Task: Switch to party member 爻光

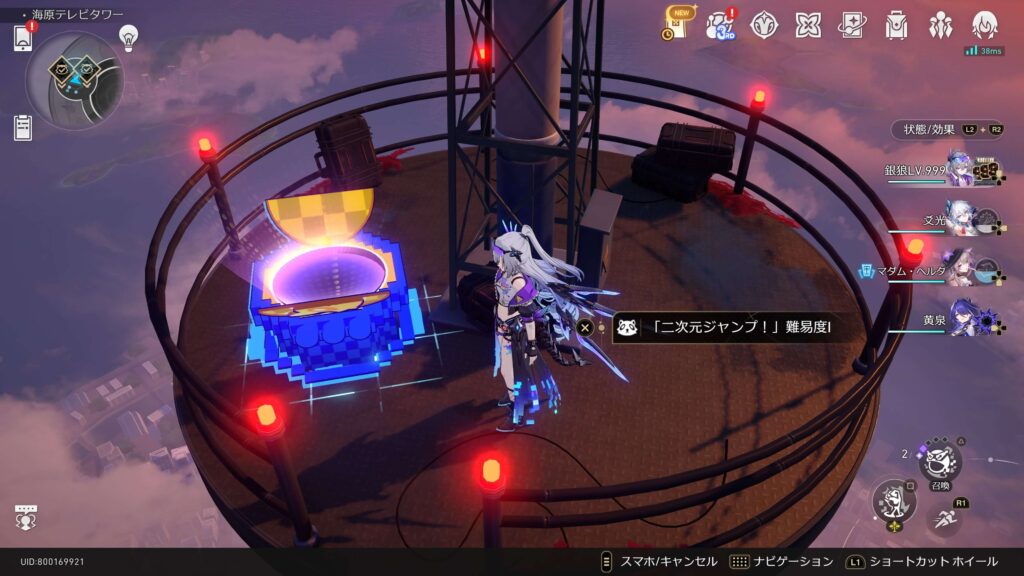Action: click(960, 220)
